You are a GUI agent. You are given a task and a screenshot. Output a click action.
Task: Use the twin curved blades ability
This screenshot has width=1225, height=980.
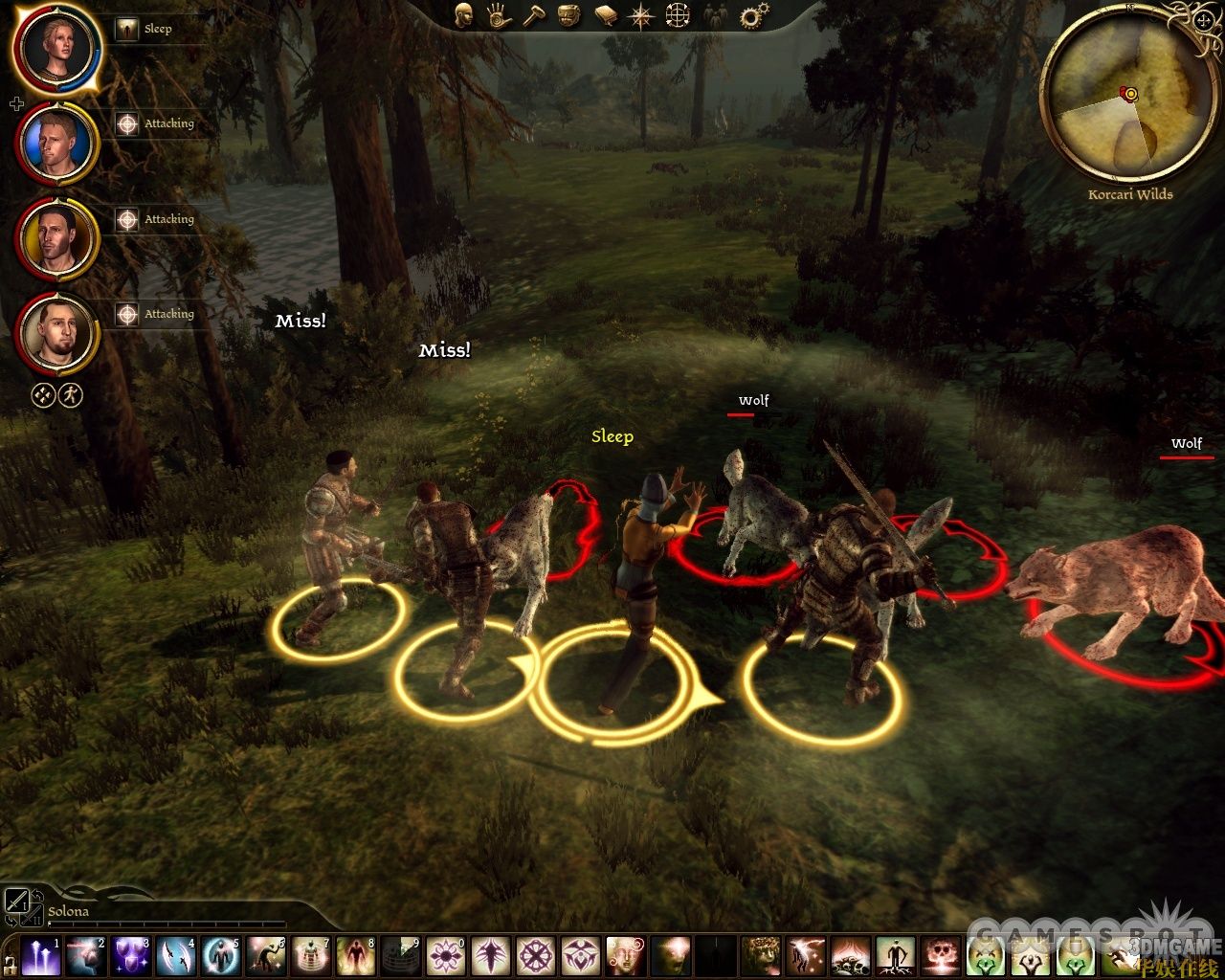[176, 956]
